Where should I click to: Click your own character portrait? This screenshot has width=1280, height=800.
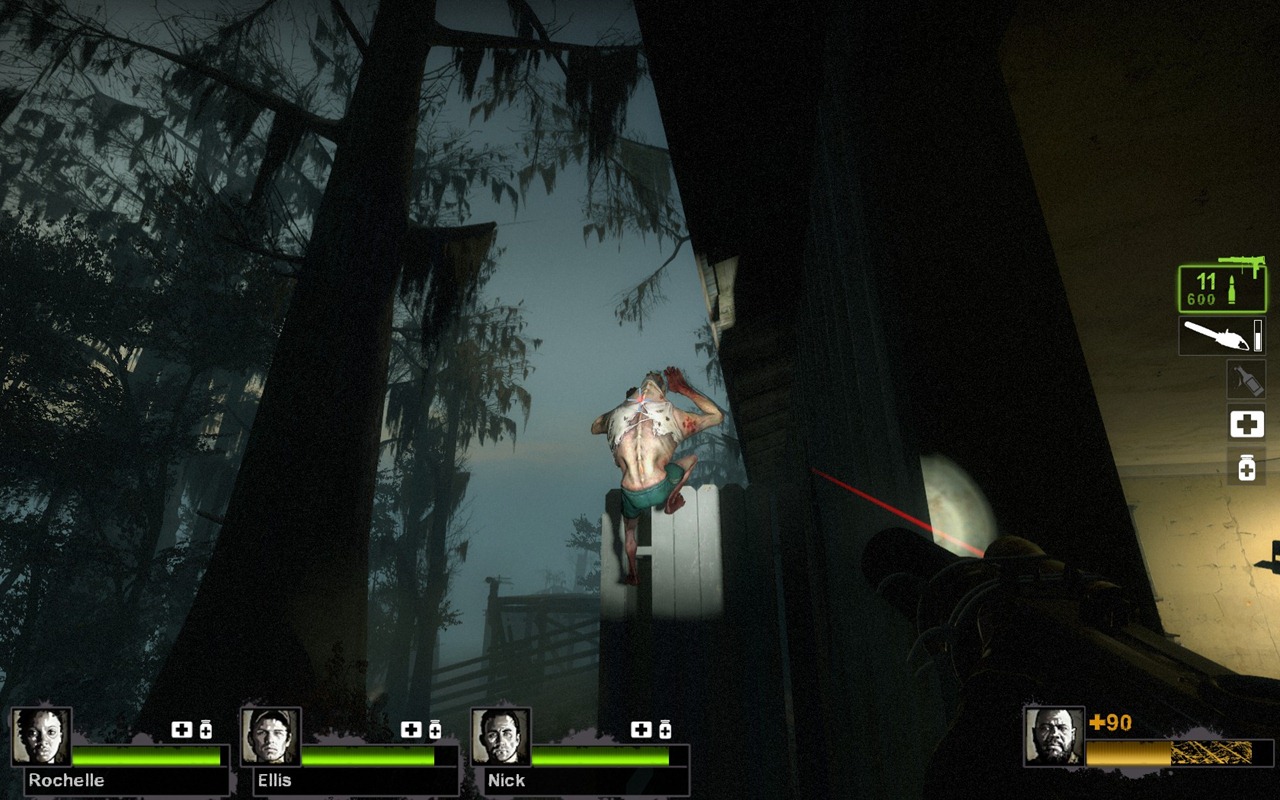(x=1054, y=737)
